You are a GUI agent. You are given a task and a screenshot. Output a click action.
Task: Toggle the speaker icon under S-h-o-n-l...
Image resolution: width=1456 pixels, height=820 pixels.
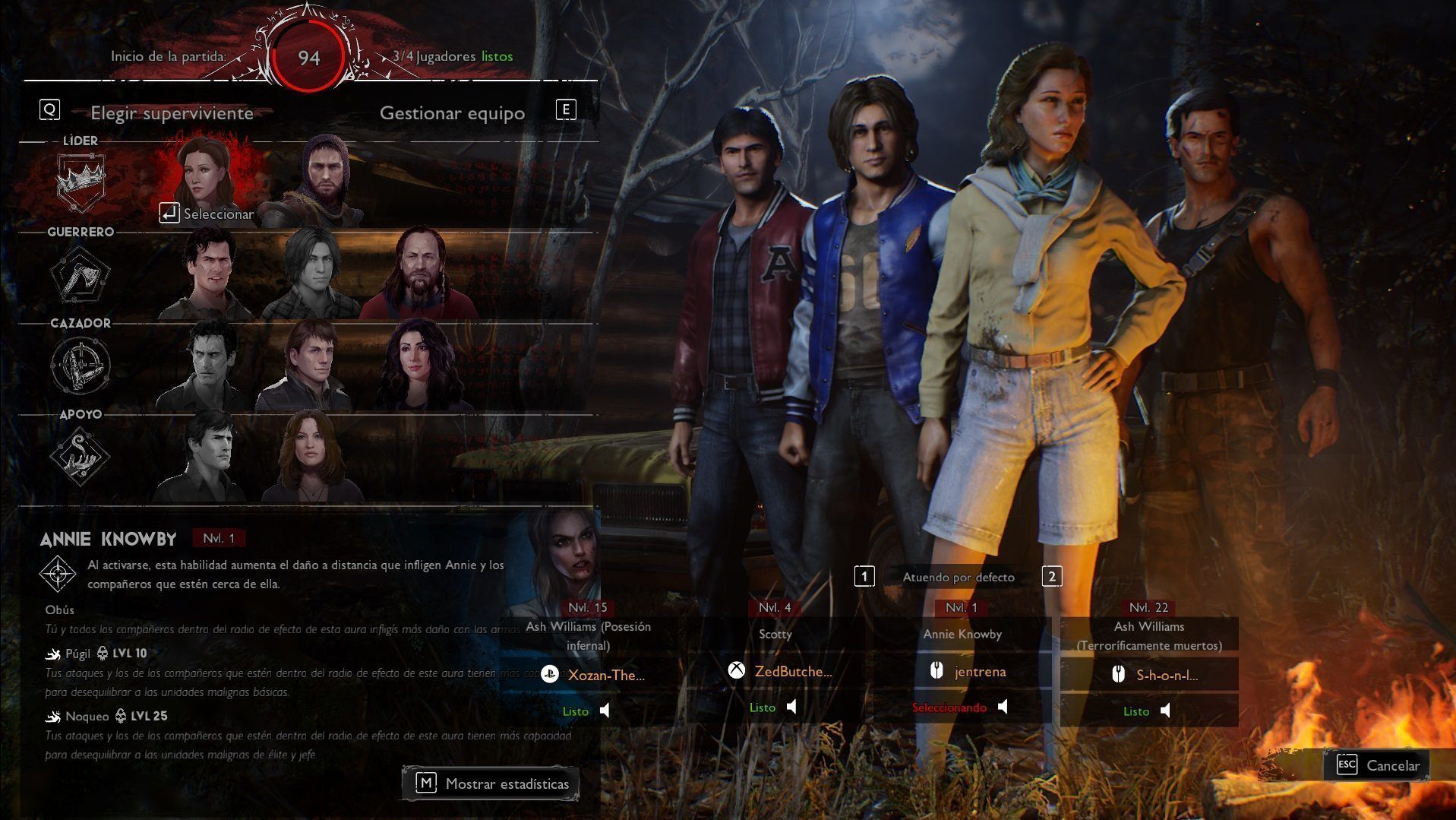1166,711
